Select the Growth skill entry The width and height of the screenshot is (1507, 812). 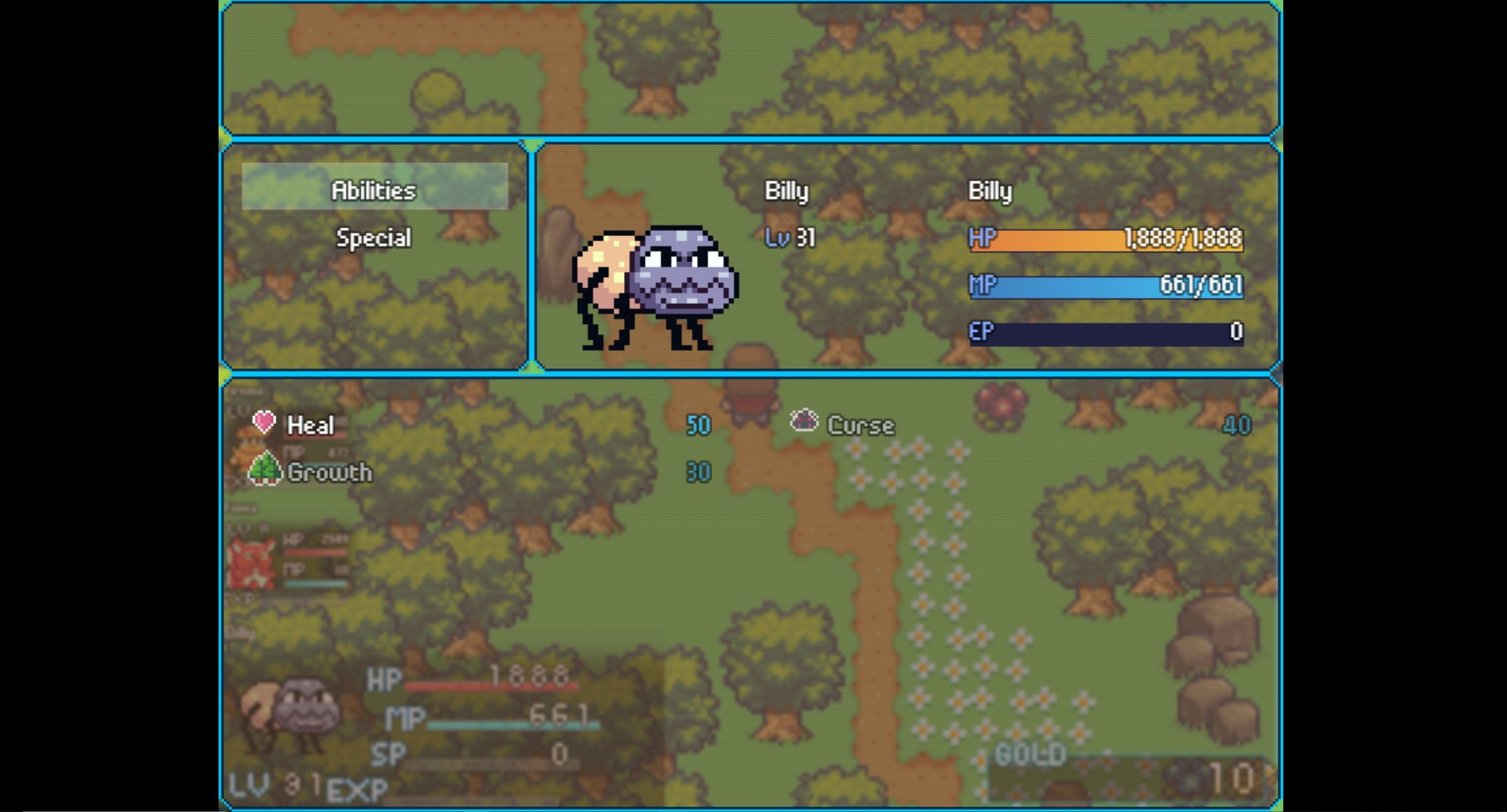(330, 472)
